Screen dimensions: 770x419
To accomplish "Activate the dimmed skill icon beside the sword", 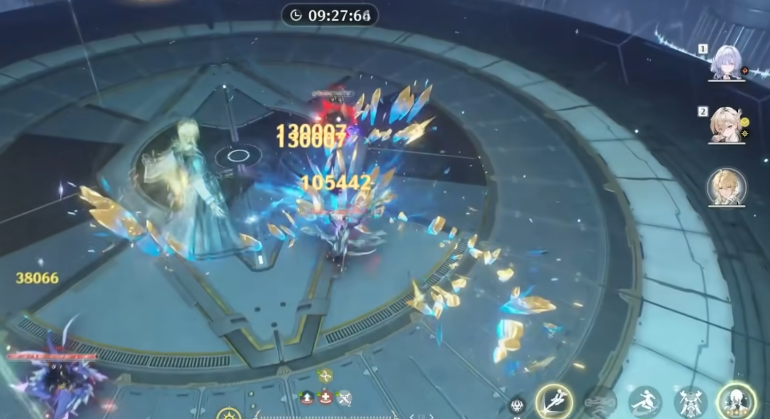I will [599, 402].
